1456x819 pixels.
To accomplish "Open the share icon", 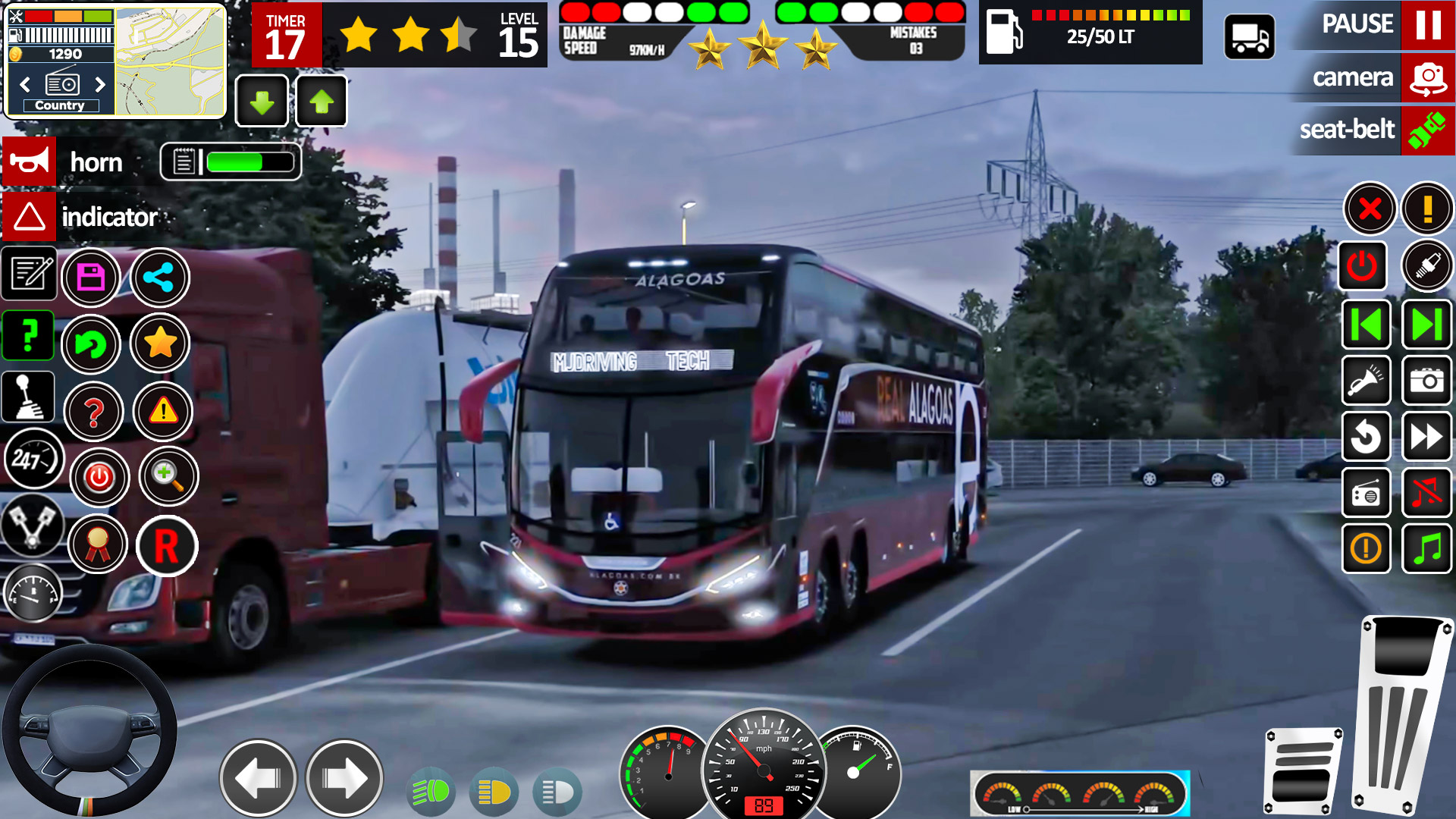I will 159,278.
